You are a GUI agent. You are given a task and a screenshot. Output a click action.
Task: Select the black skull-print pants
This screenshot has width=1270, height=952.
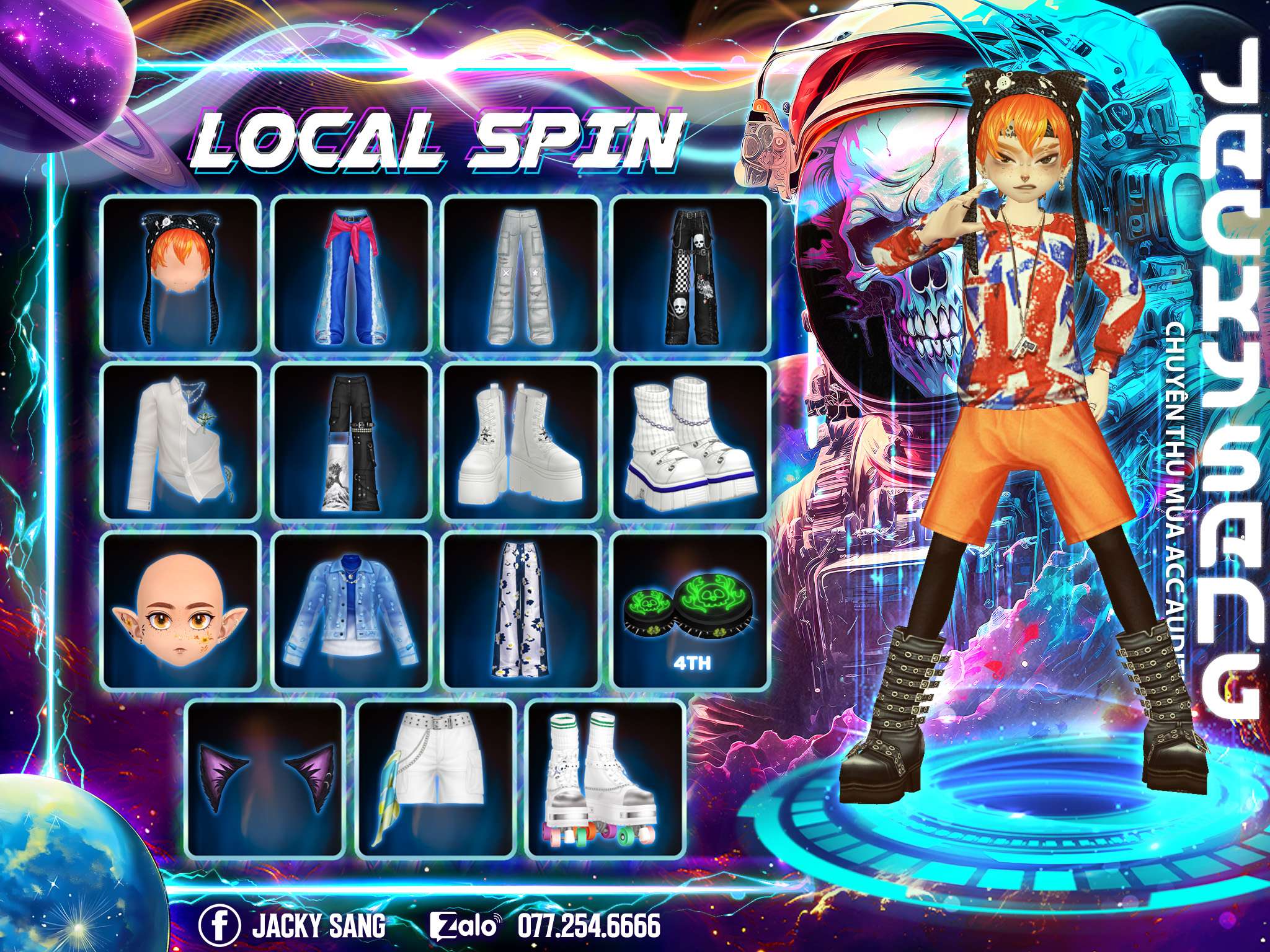(691, 274)
